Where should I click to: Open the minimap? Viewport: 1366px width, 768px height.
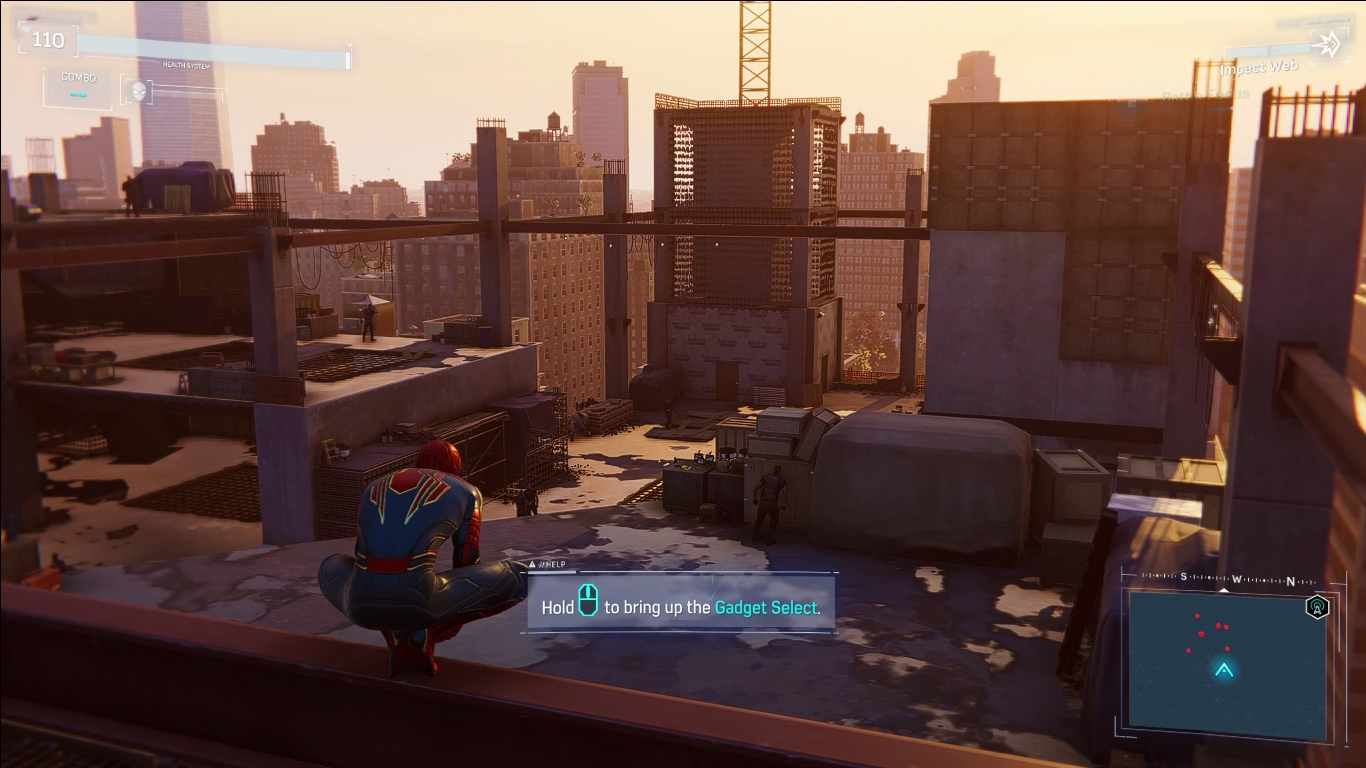click(1223, 661)
